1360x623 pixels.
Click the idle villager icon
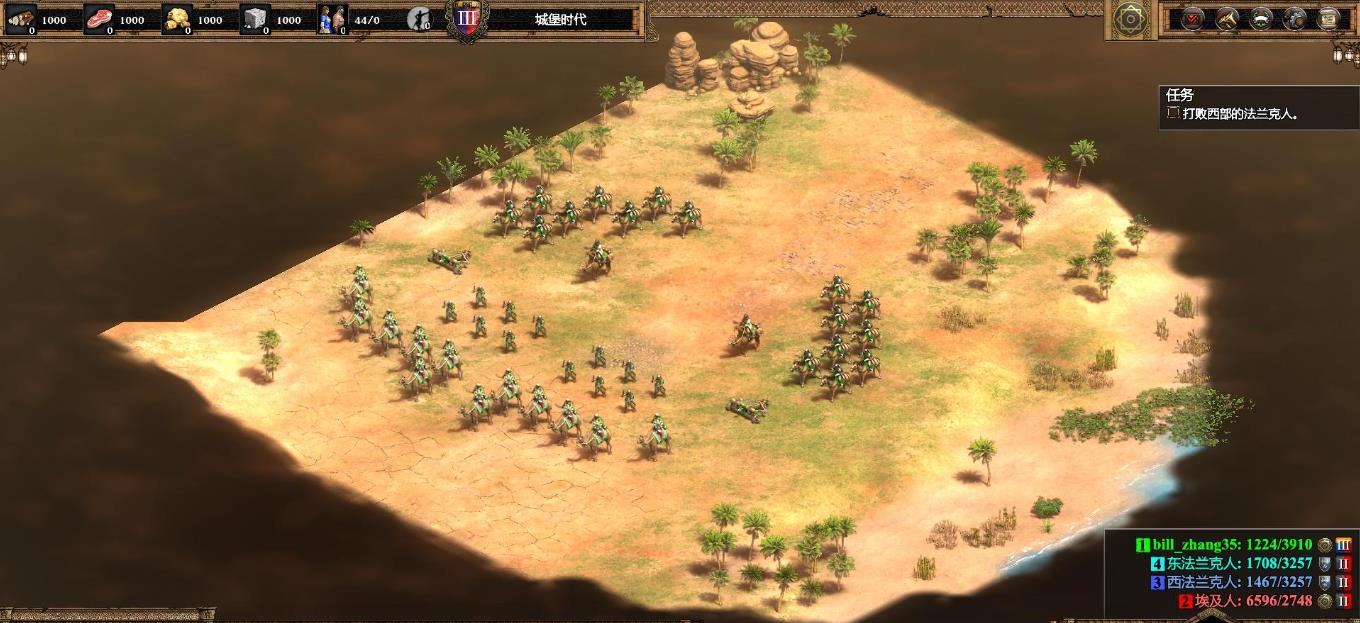(420, 19)
